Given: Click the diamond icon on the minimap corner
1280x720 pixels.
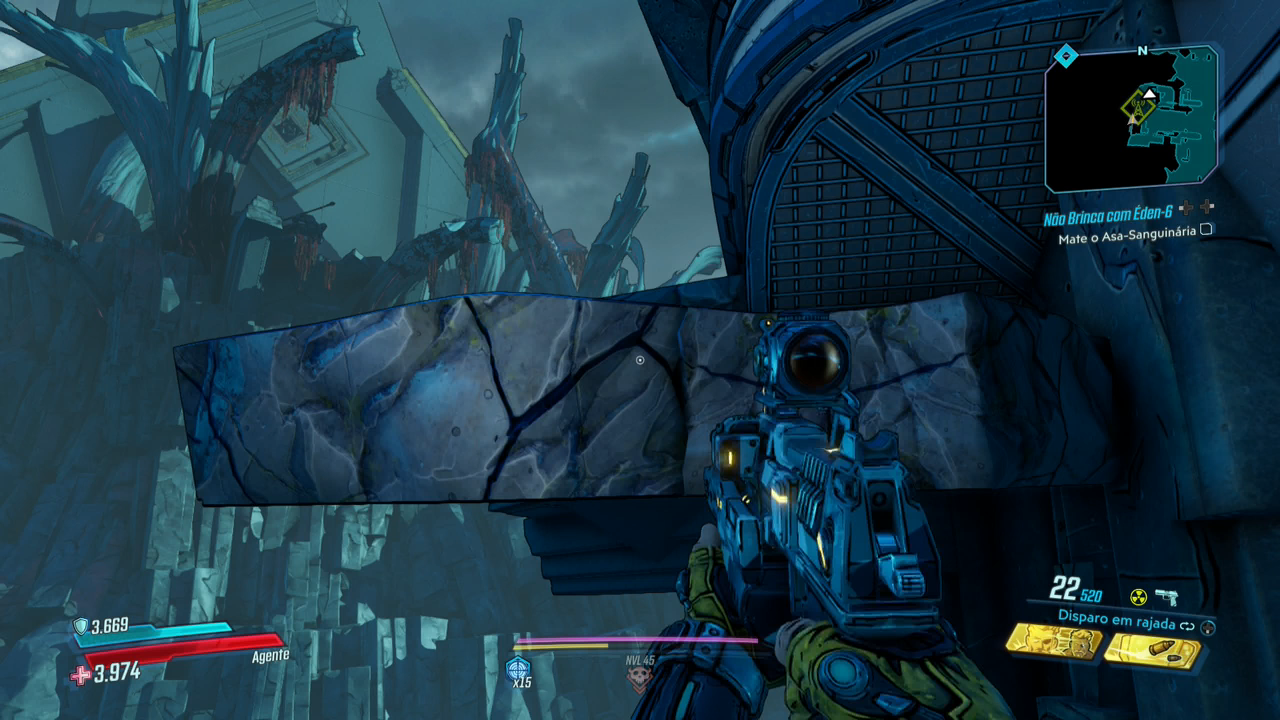Looking at the screenshot, I should [1066, 56].
